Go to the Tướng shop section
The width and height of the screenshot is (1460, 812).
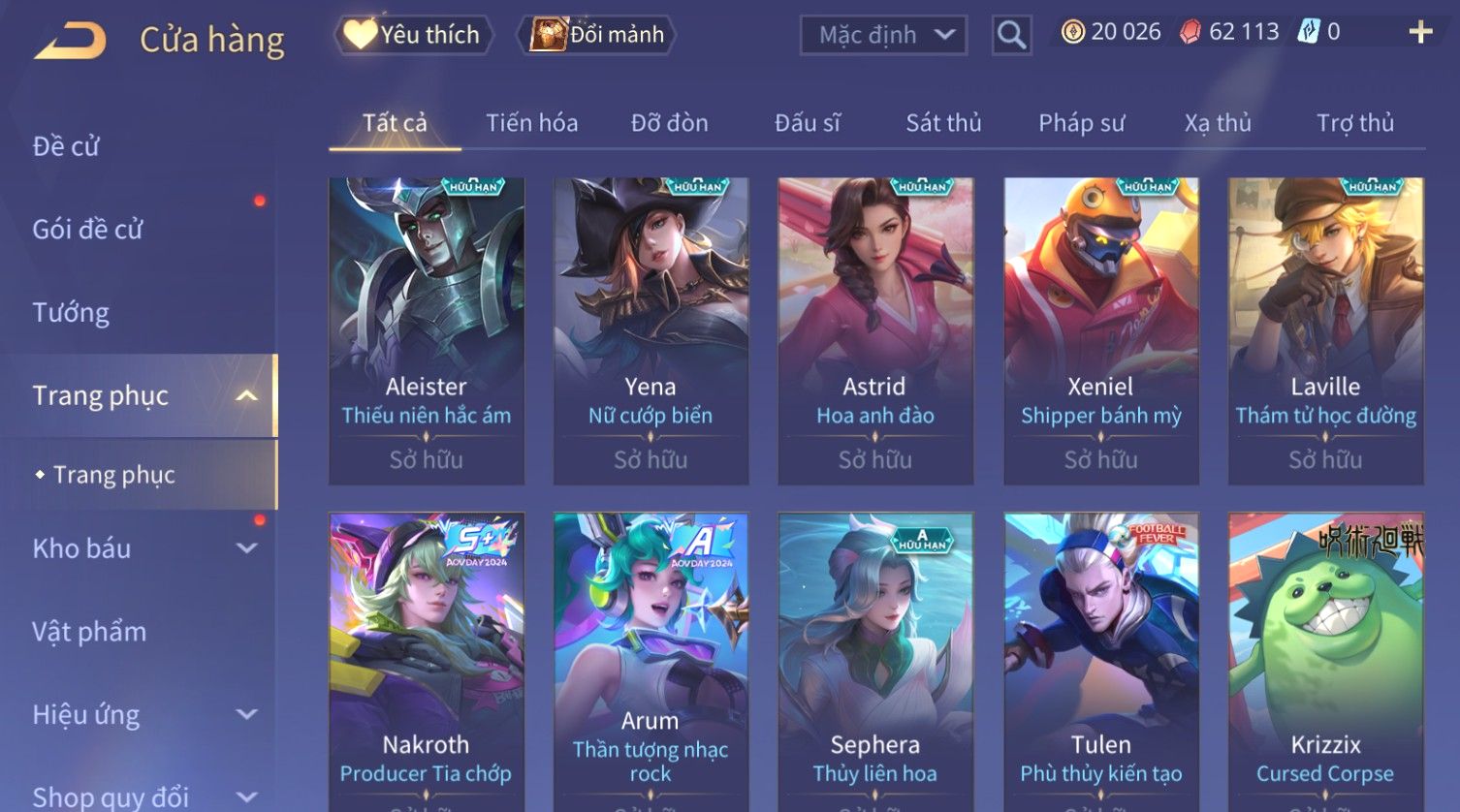[71, 312]
